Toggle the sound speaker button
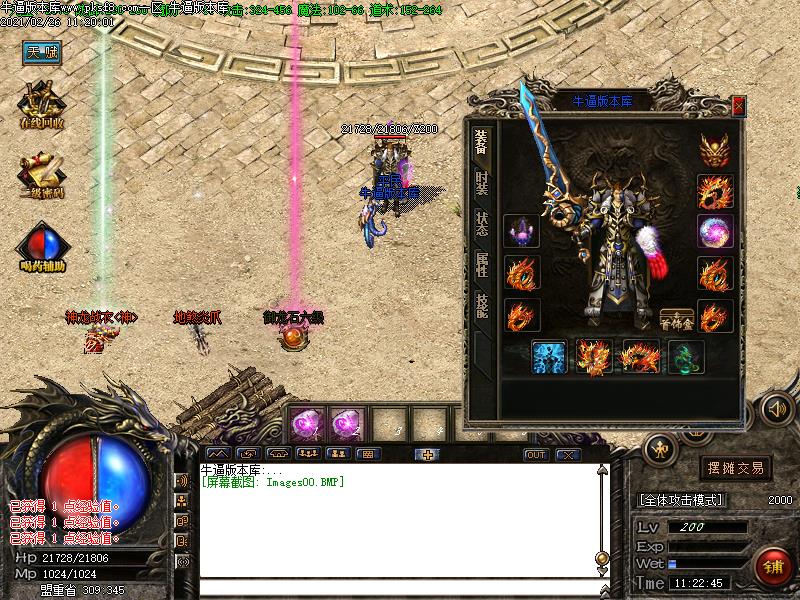The width and height of the screenshot is (800, 600). pyautogui.click(x=776, y=408)
